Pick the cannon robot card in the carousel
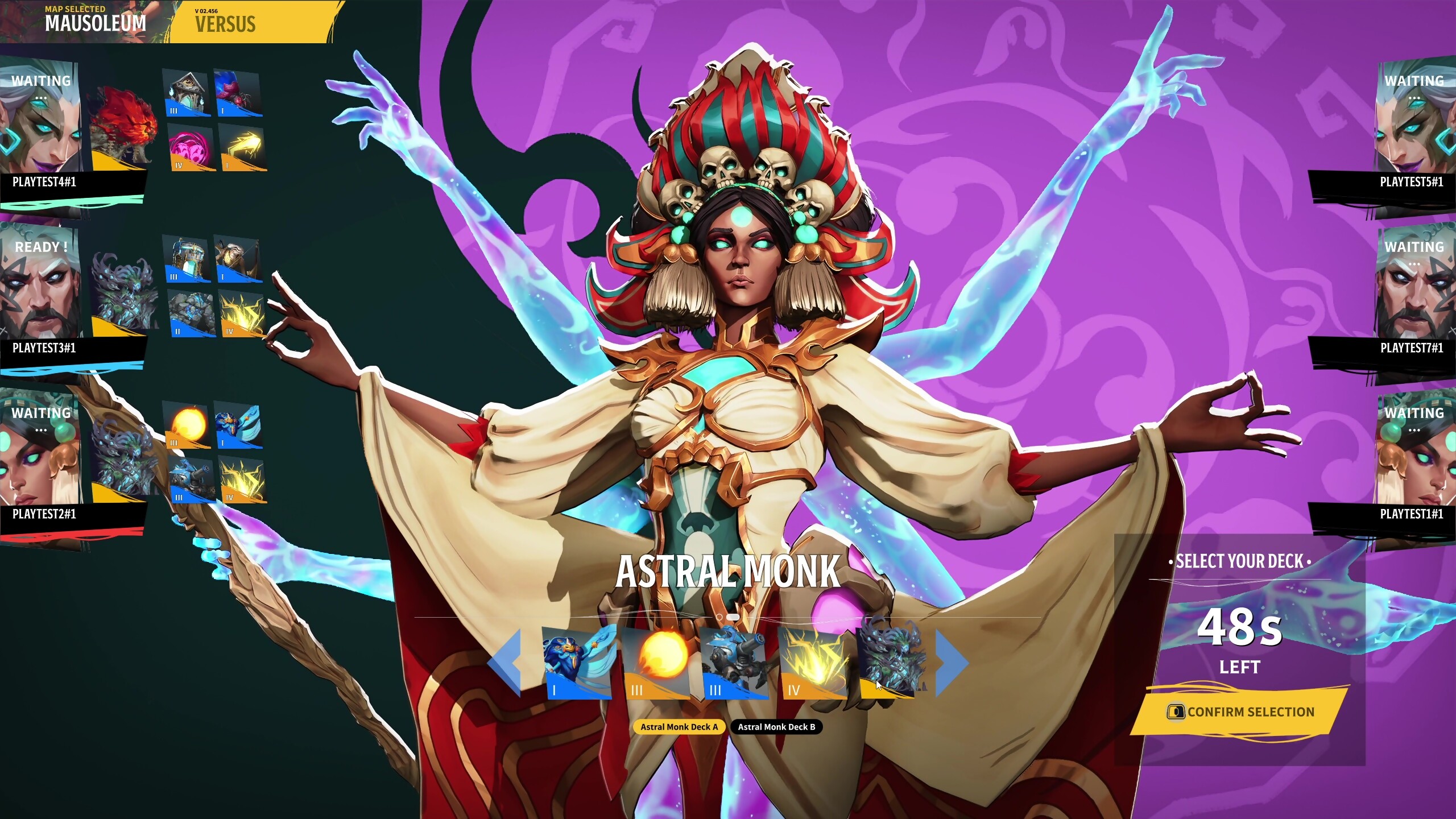The image size is (1456, 819). (735, 663)
